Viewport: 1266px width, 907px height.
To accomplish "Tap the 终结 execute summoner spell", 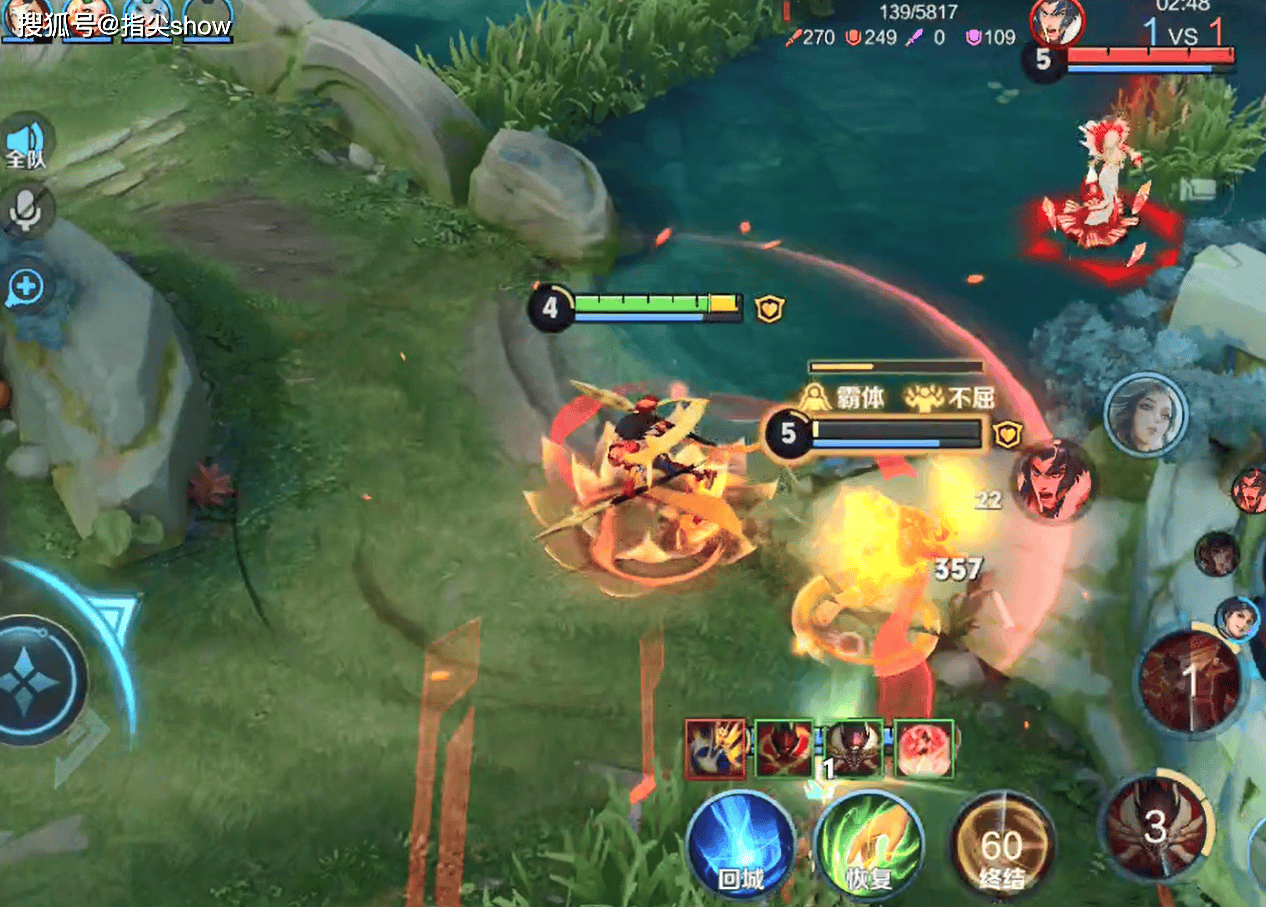I will pos(1001,846).
